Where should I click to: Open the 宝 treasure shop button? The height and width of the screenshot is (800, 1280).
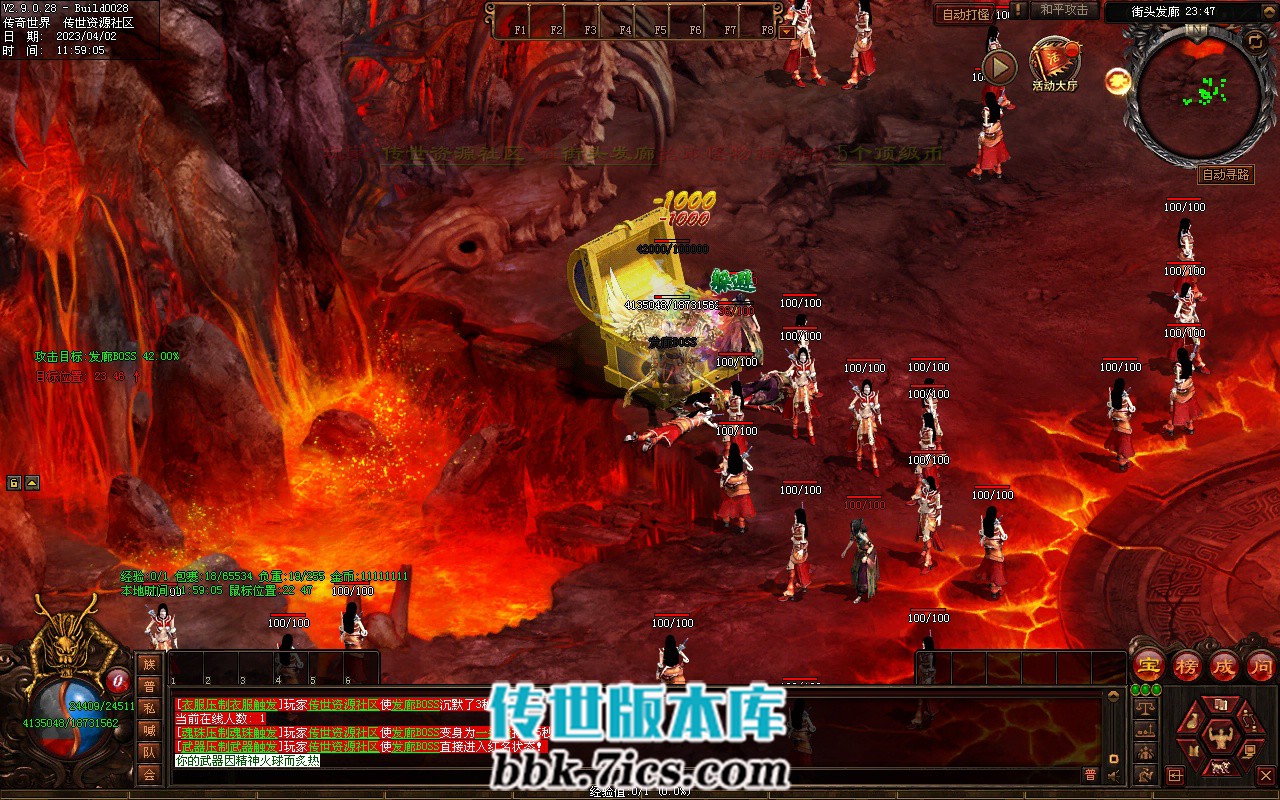pyautogui.click(x=1149, y=665)
